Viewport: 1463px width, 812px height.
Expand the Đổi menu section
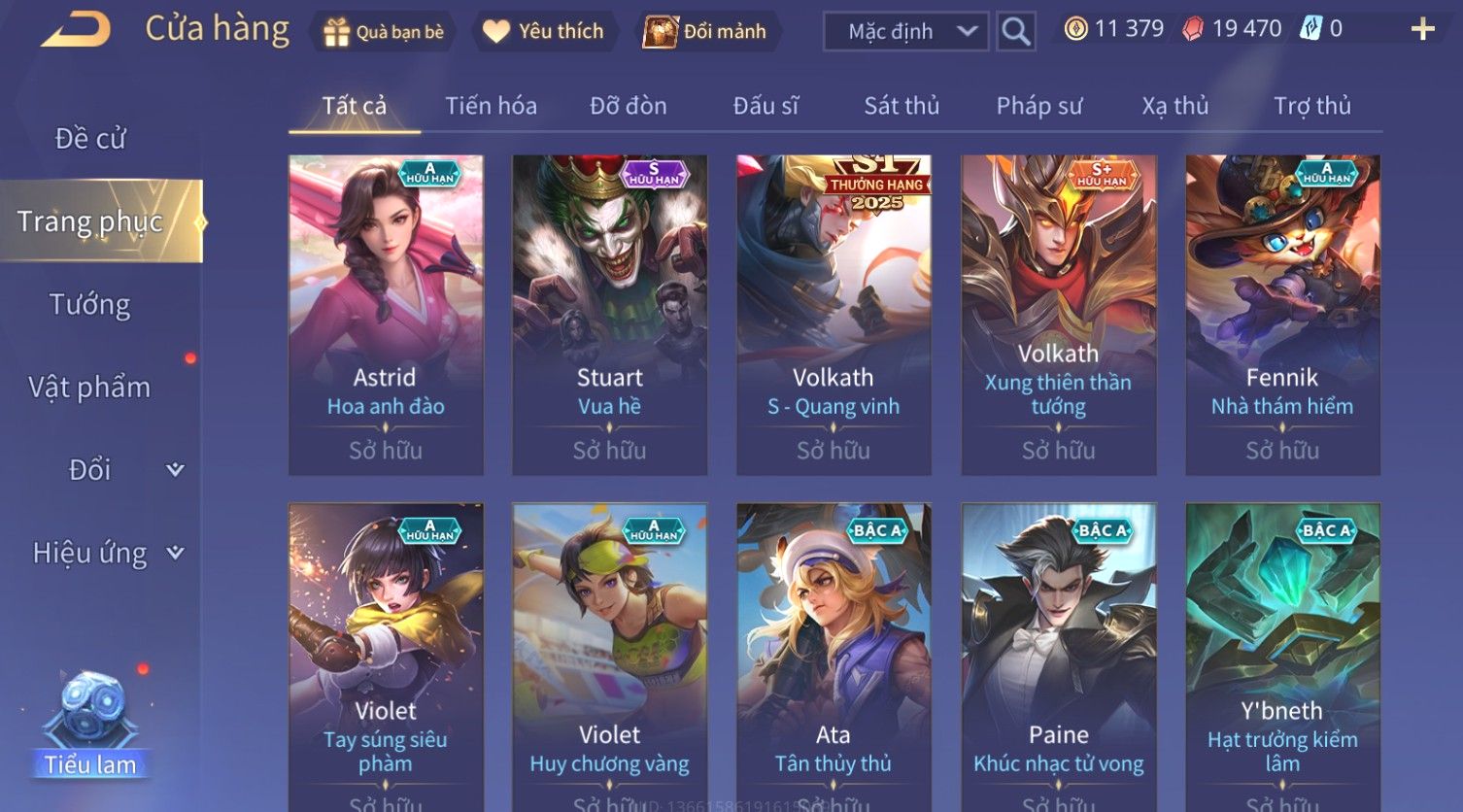point(107,470)
